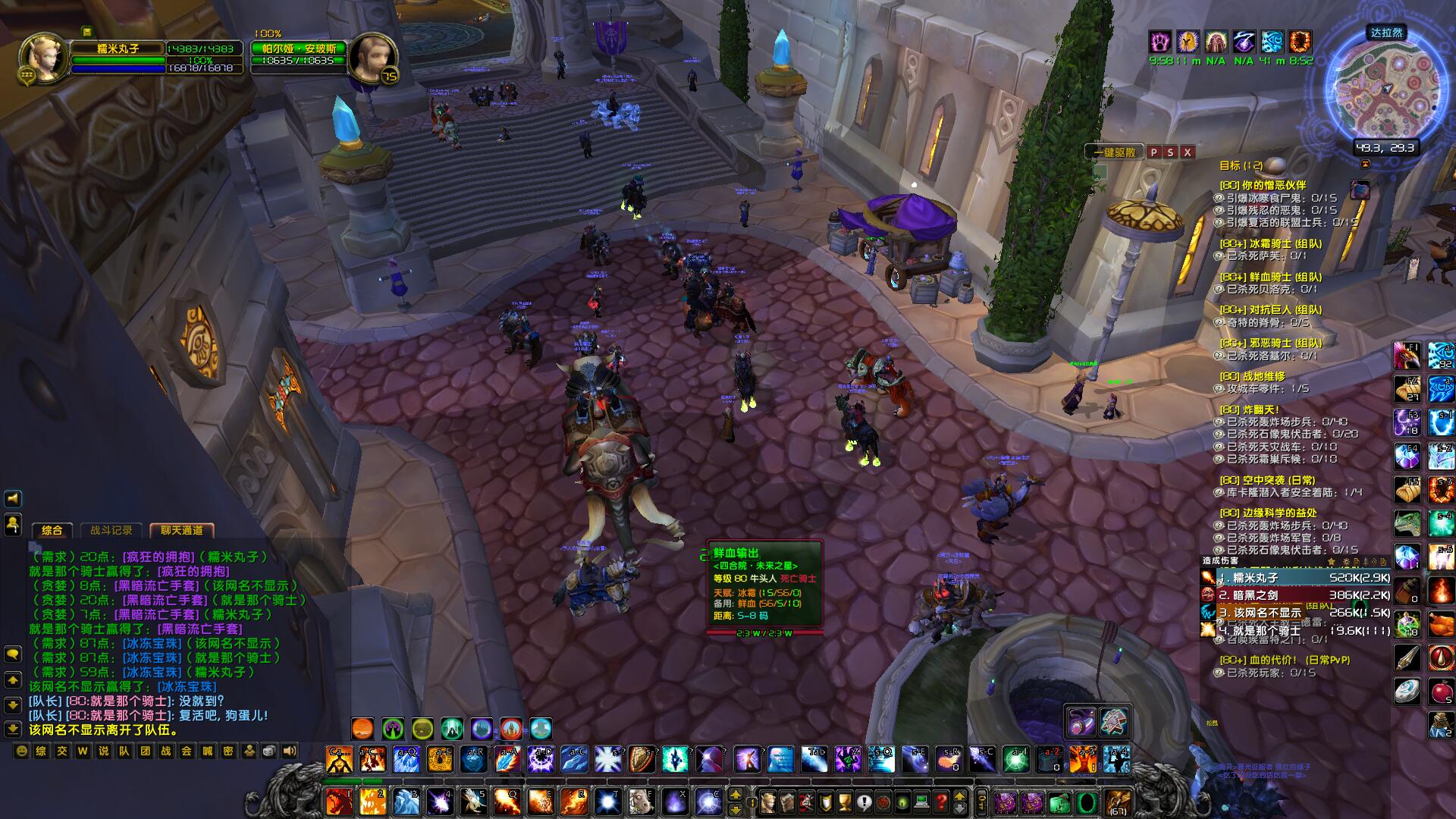Viewport: 1456px width, 819px height.
Task: Open the chat emote smiley button
Action: 22,751
